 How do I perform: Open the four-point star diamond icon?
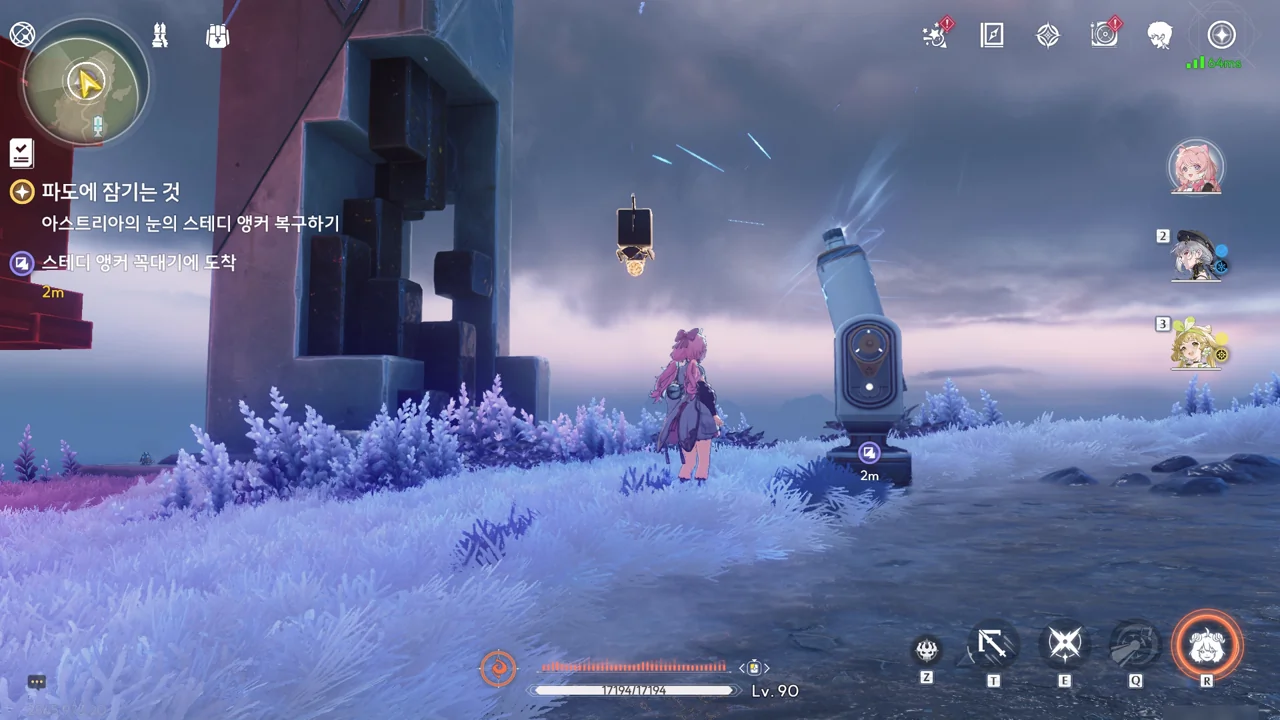[1047, 36]
